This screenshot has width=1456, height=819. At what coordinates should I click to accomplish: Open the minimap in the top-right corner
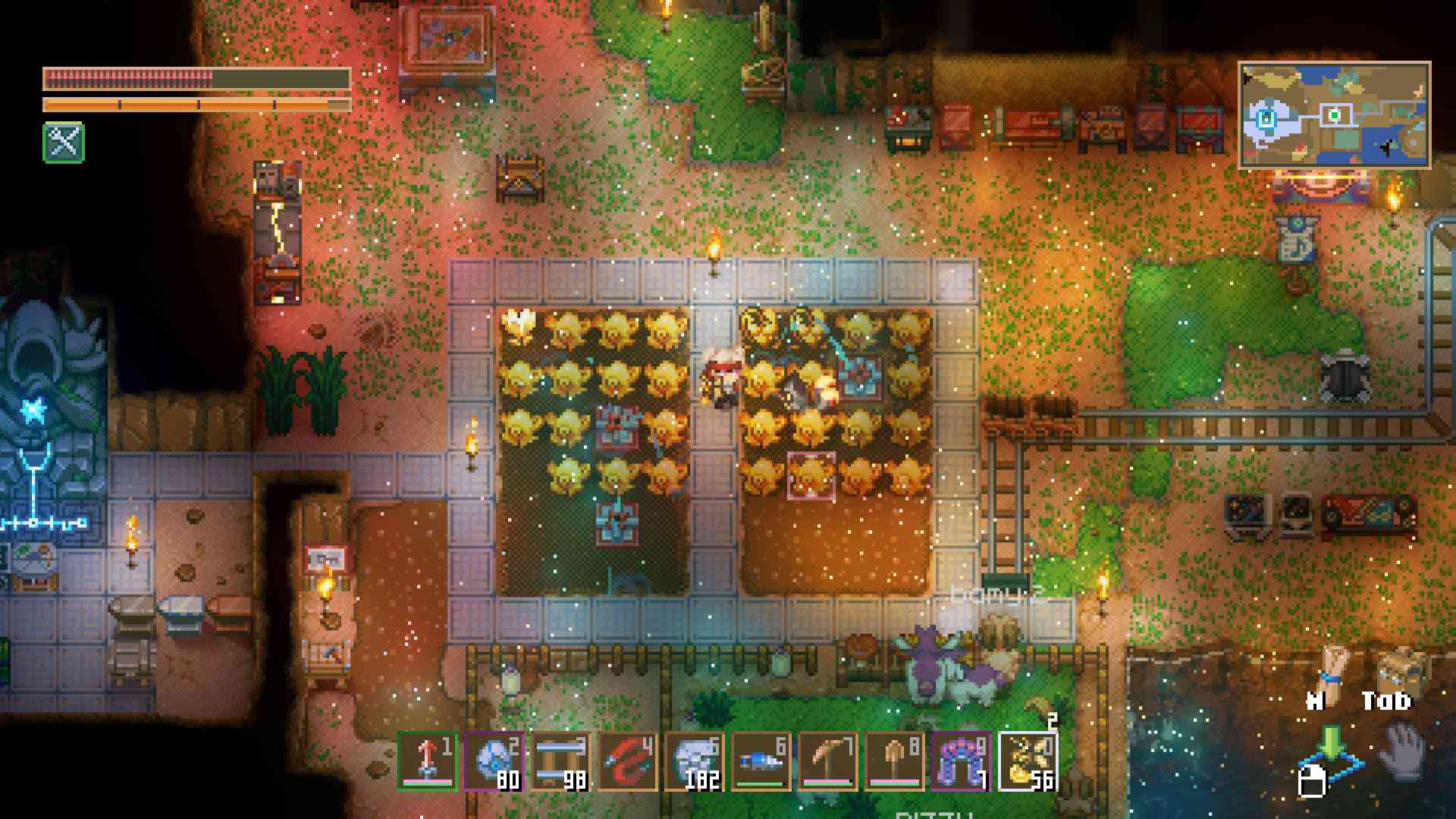(x=1334, y=115)
